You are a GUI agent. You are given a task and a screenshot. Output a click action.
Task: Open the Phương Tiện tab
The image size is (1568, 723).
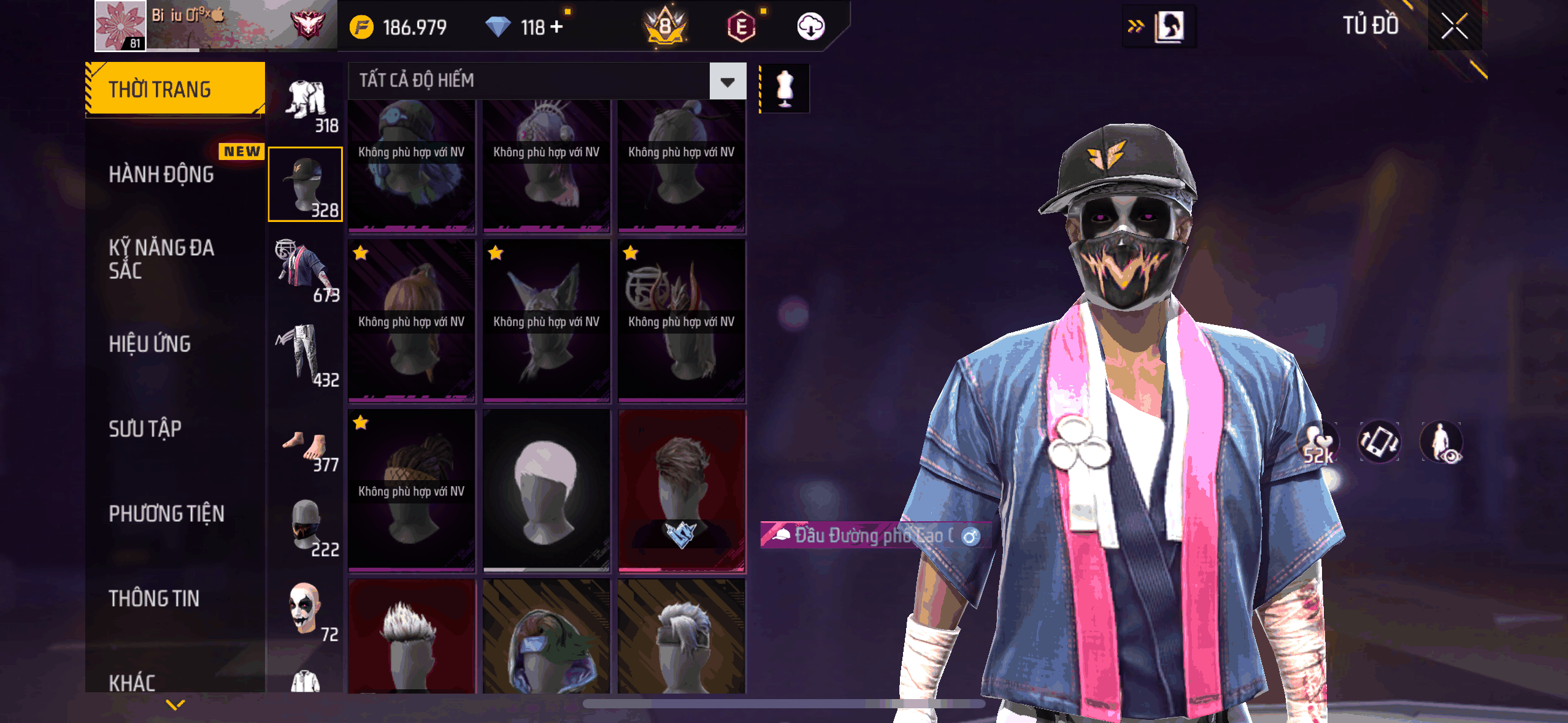pyautogui.click(x=166, y=513)
